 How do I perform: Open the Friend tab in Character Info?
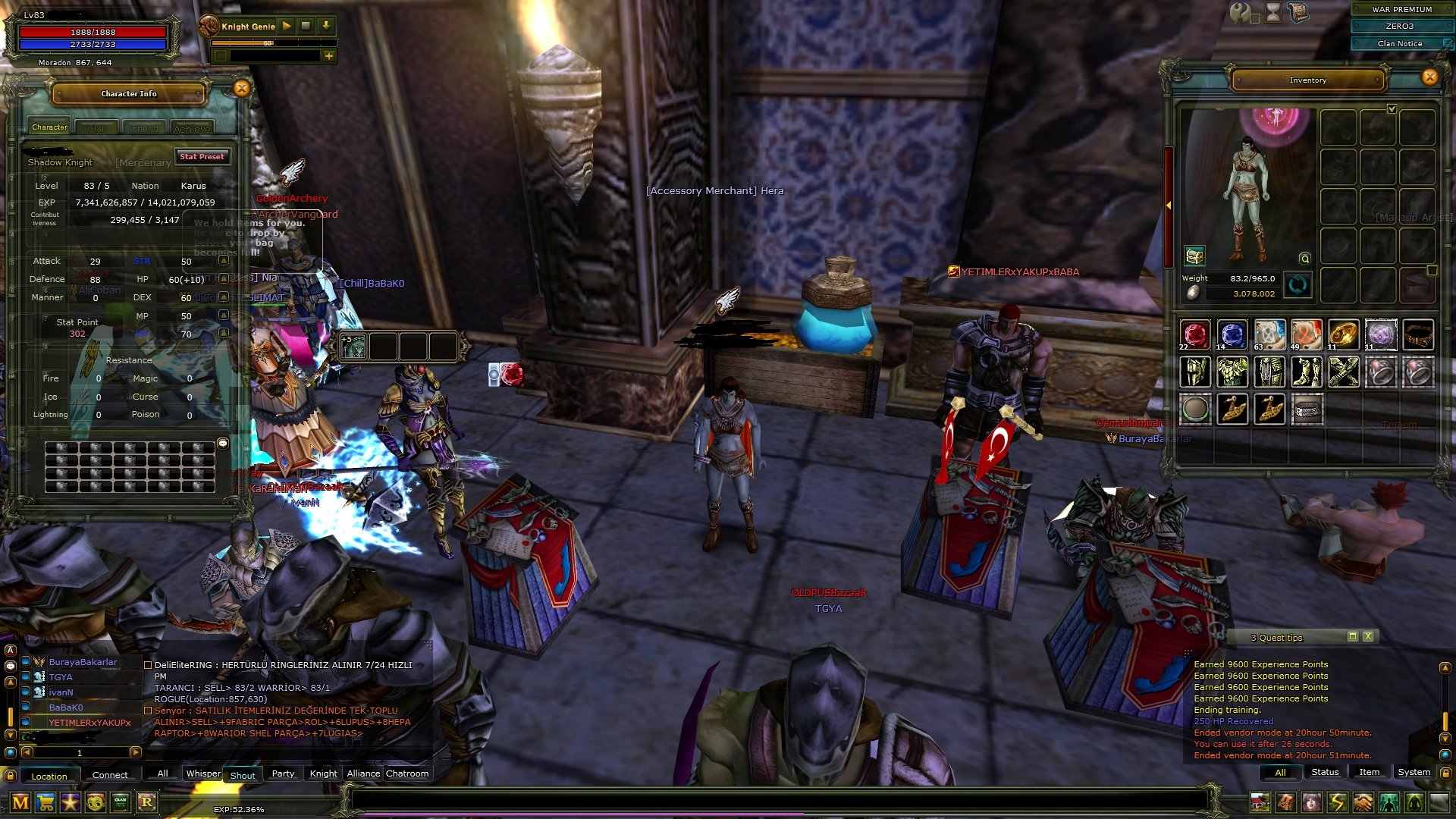coord(145,129)
